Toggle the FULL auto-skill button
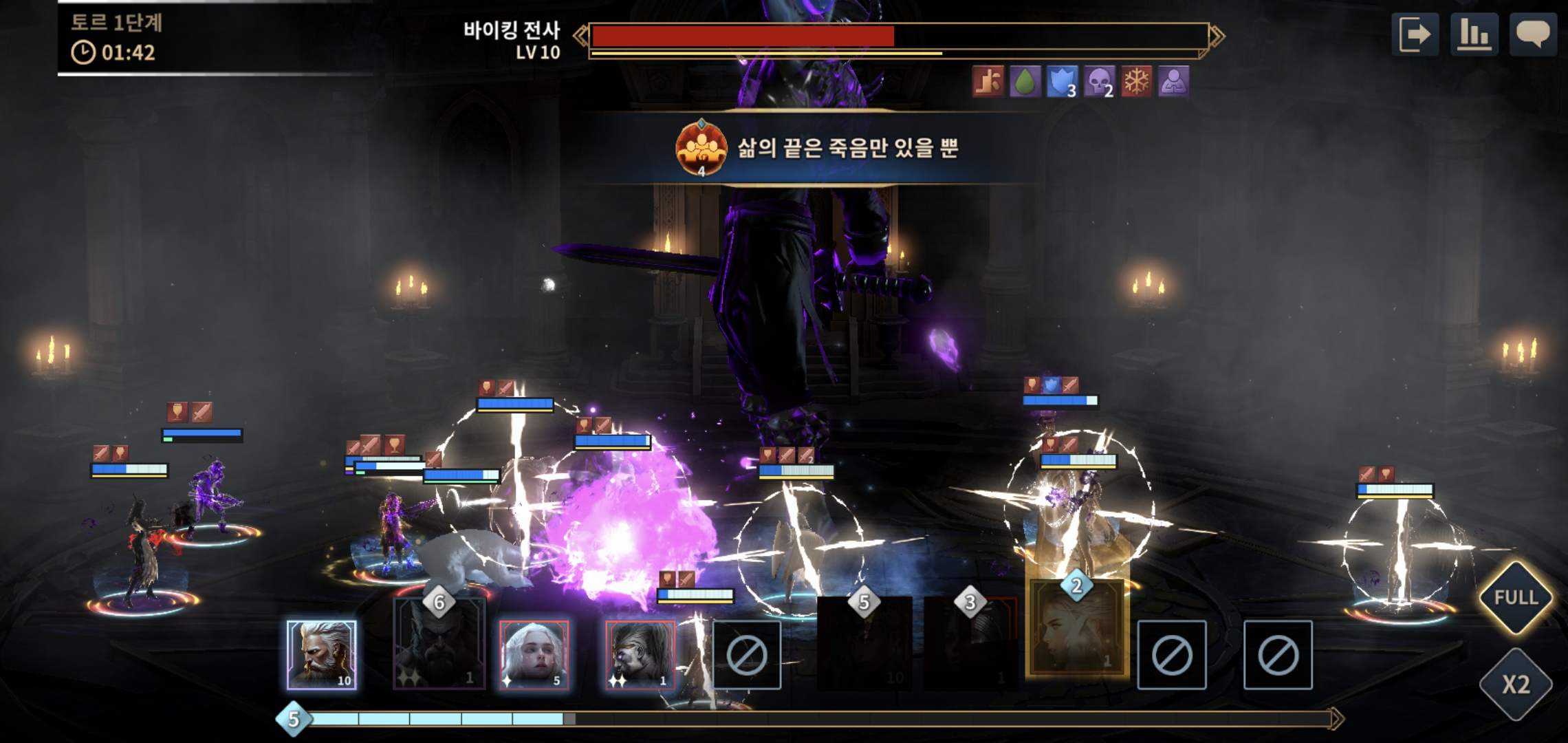The width and height of the screenshot is (1568, 743). 1515,597
